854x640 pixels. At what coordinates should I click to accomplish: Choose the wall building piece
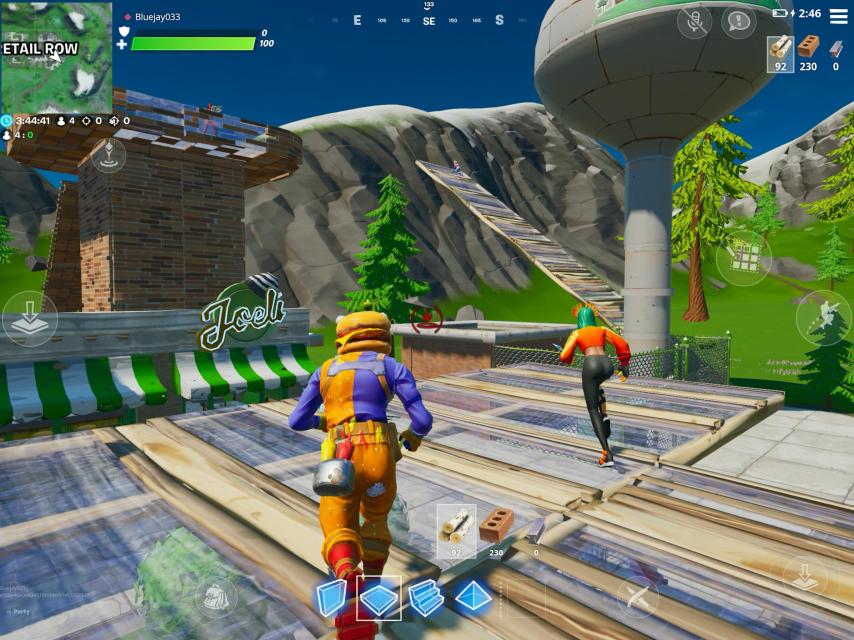(x=331, y=598)
